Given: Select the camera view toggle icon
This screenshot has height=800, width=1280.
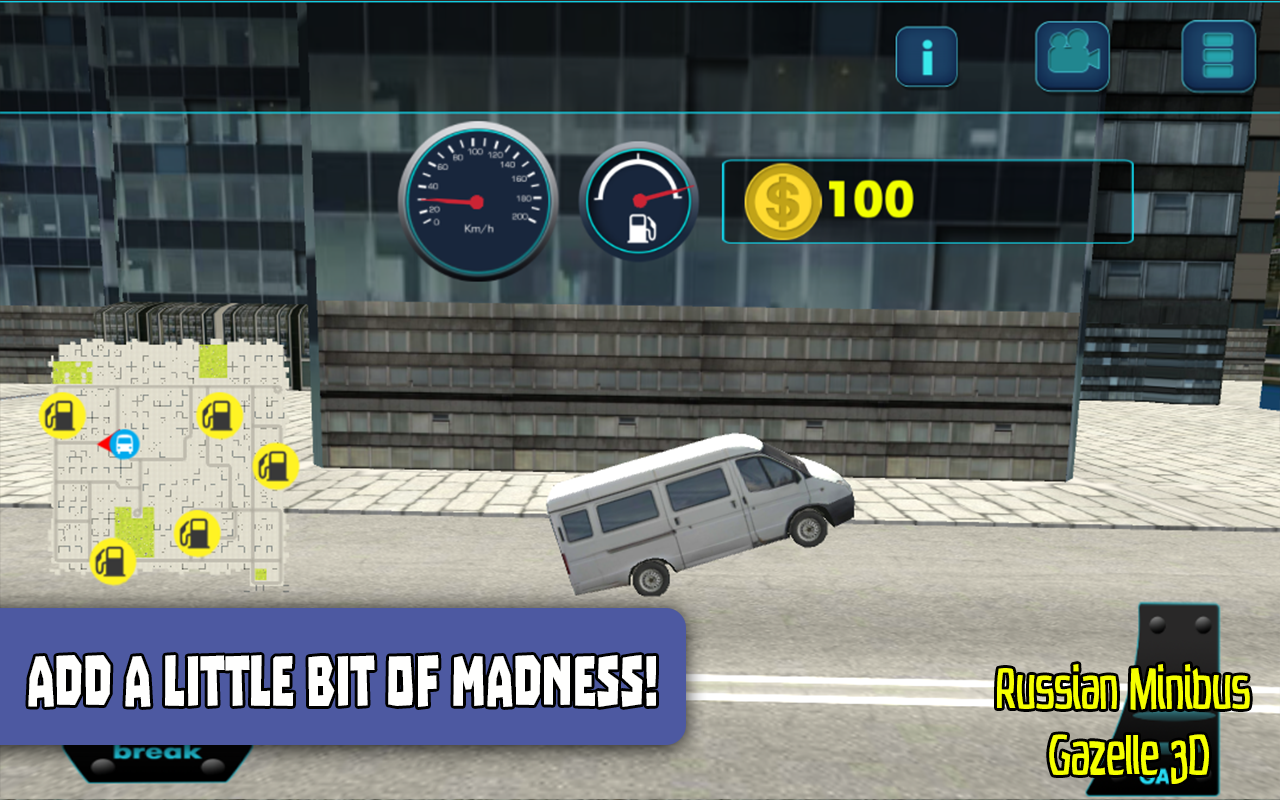Looking at the screenshot, I should [x=1072, y=56].
